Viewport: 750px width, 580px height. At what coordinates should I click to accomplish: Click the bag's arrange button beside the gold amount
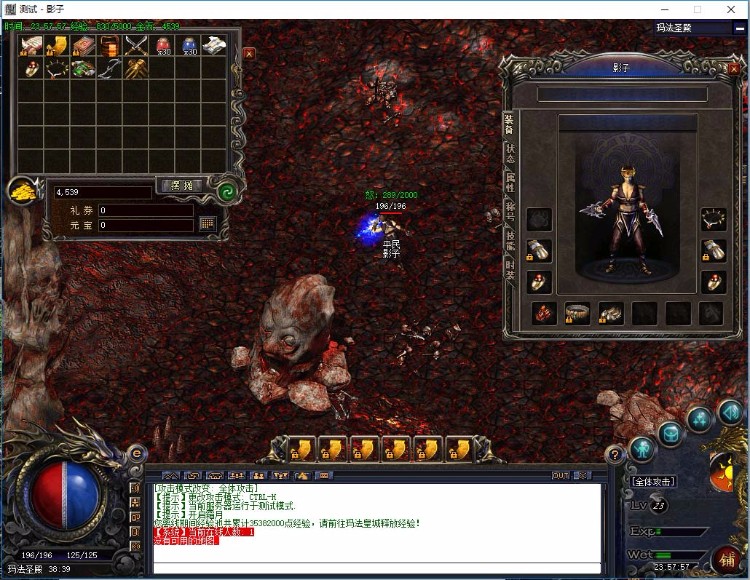[180, 186]
